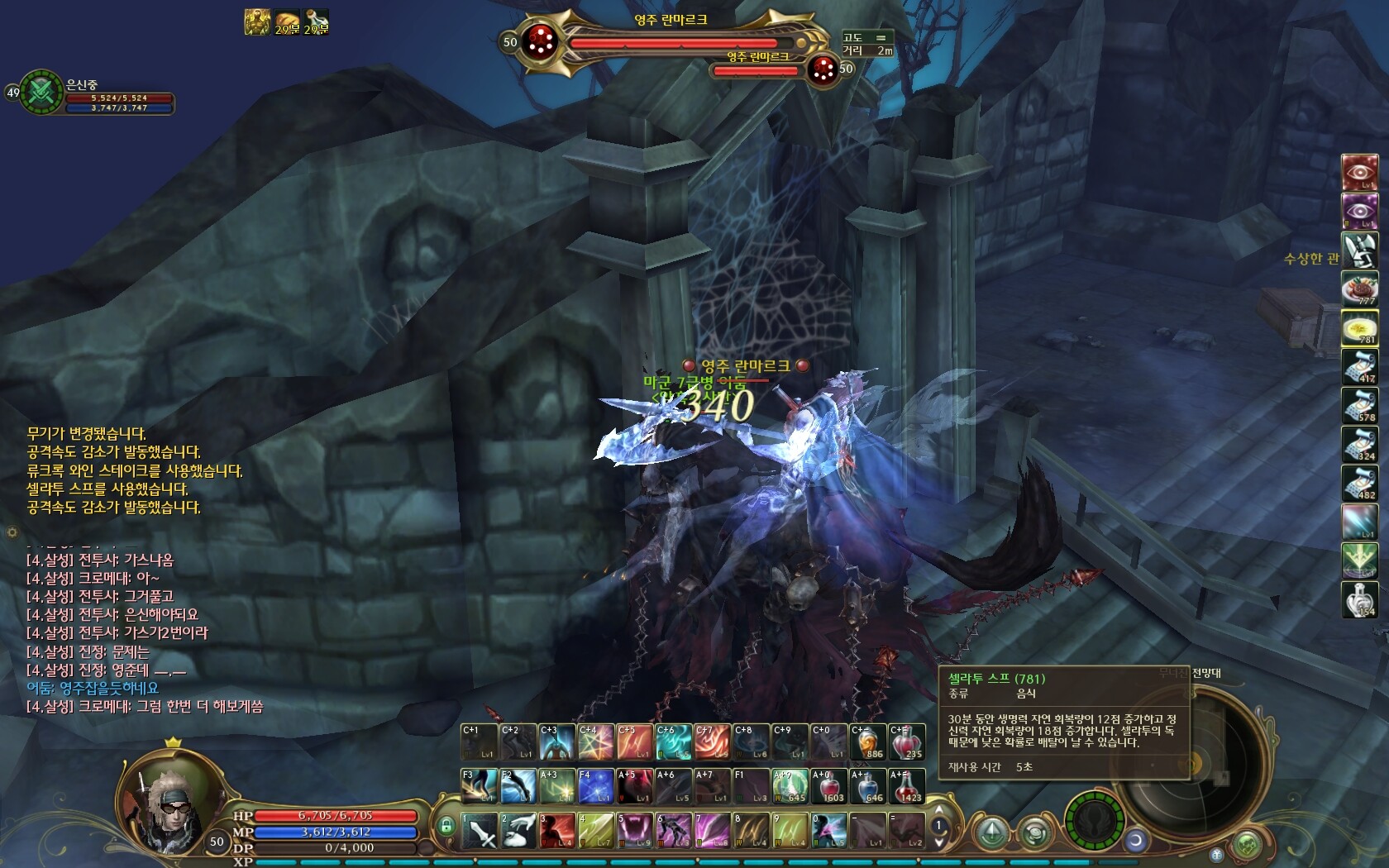Screen dimensions: 1389x868
Task: Activate the loot-gathering hand skill in slot 2
Action: [x=518, y=830]
